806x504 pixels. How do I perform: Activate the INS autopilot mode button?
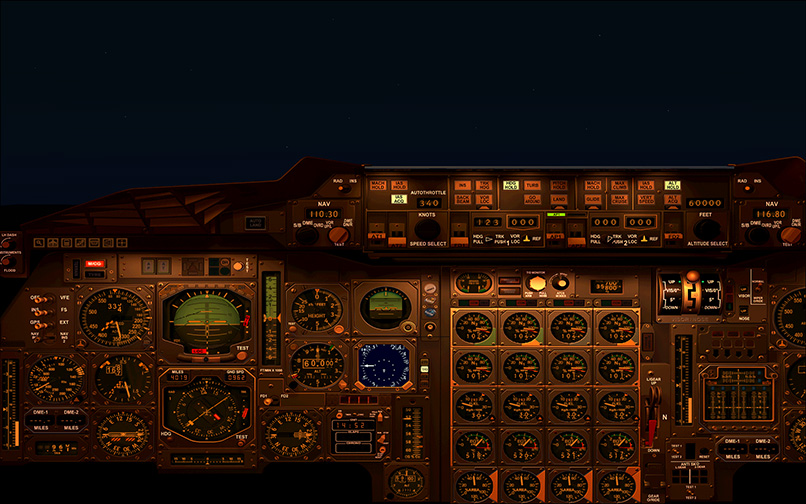463,185
